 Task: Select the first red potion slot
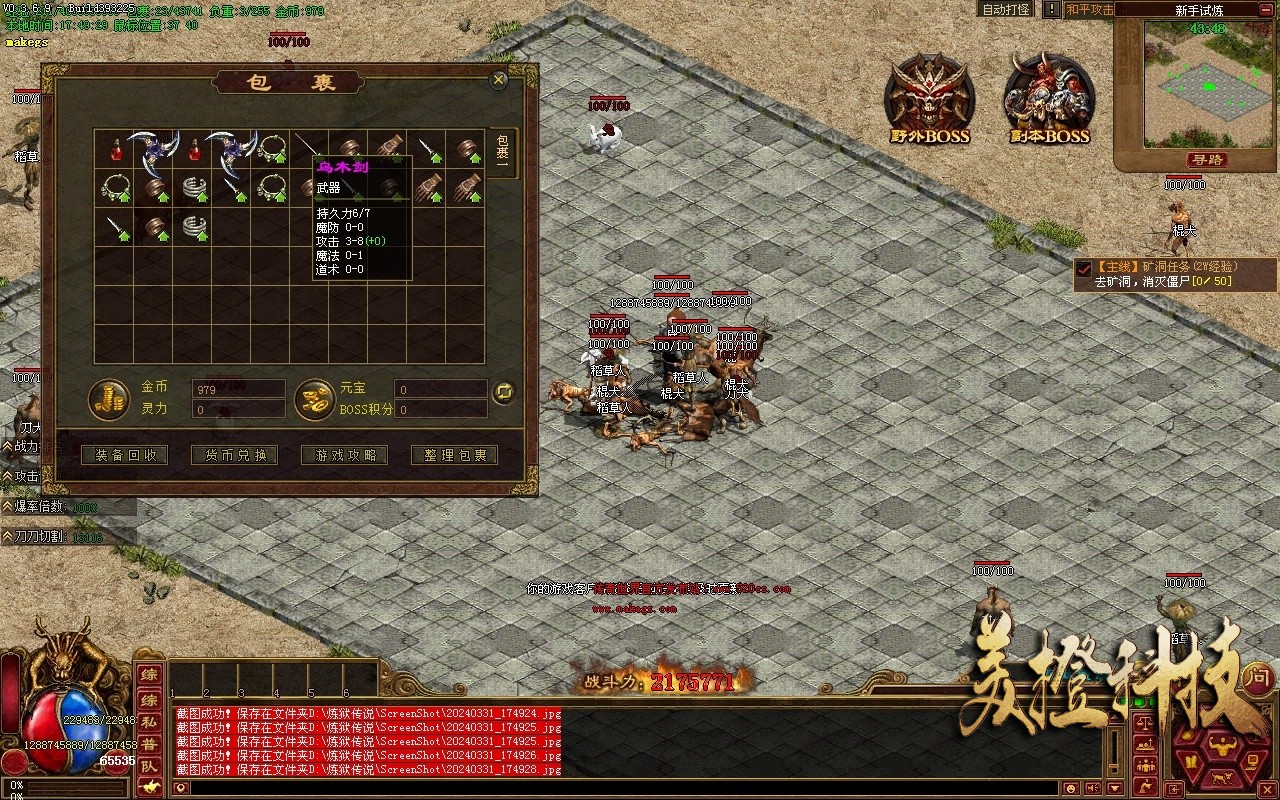(x=116, y=150)
